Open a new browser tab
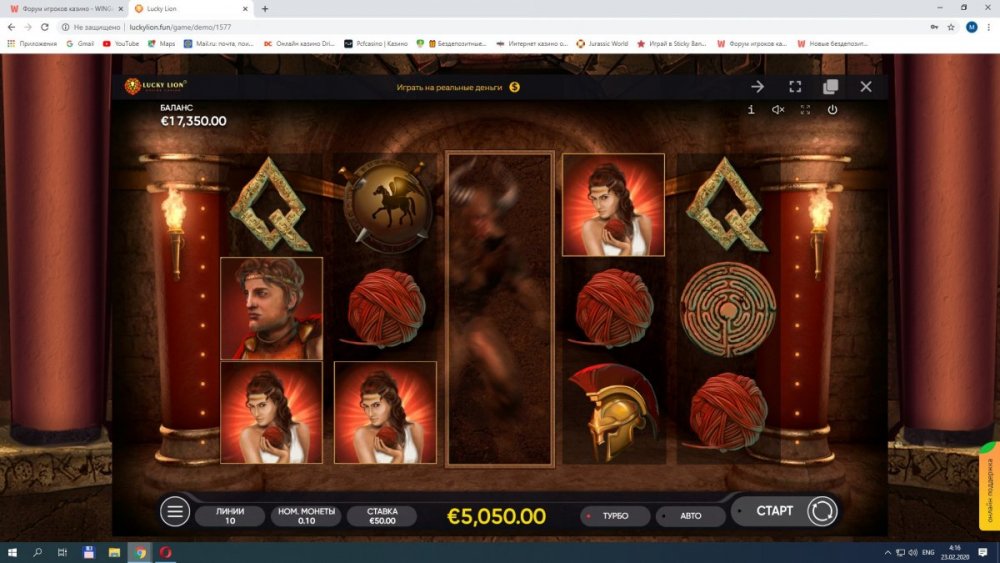The height and width of the screenshot is (563, 1000). click(x=265, y=8)
